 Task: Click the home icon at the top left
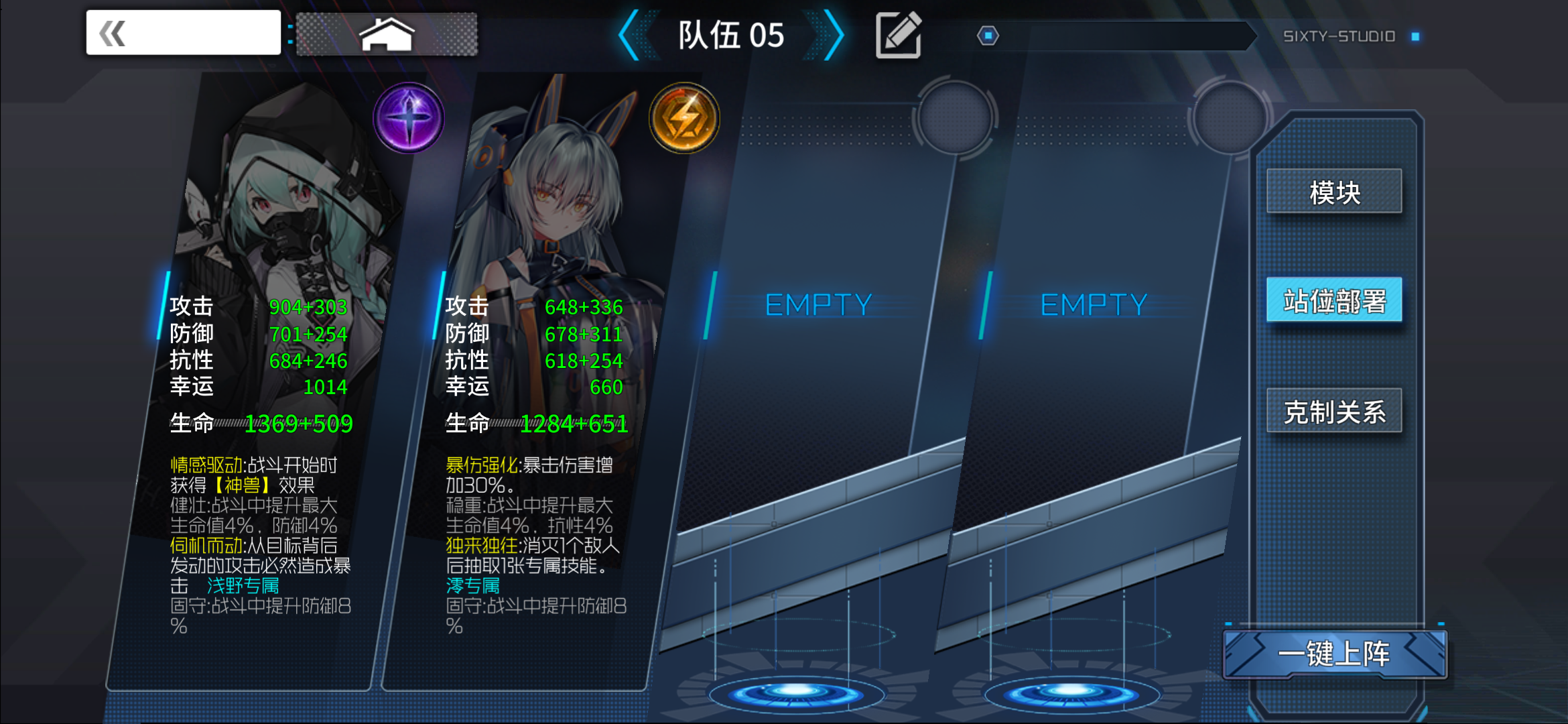coord(386,32)
